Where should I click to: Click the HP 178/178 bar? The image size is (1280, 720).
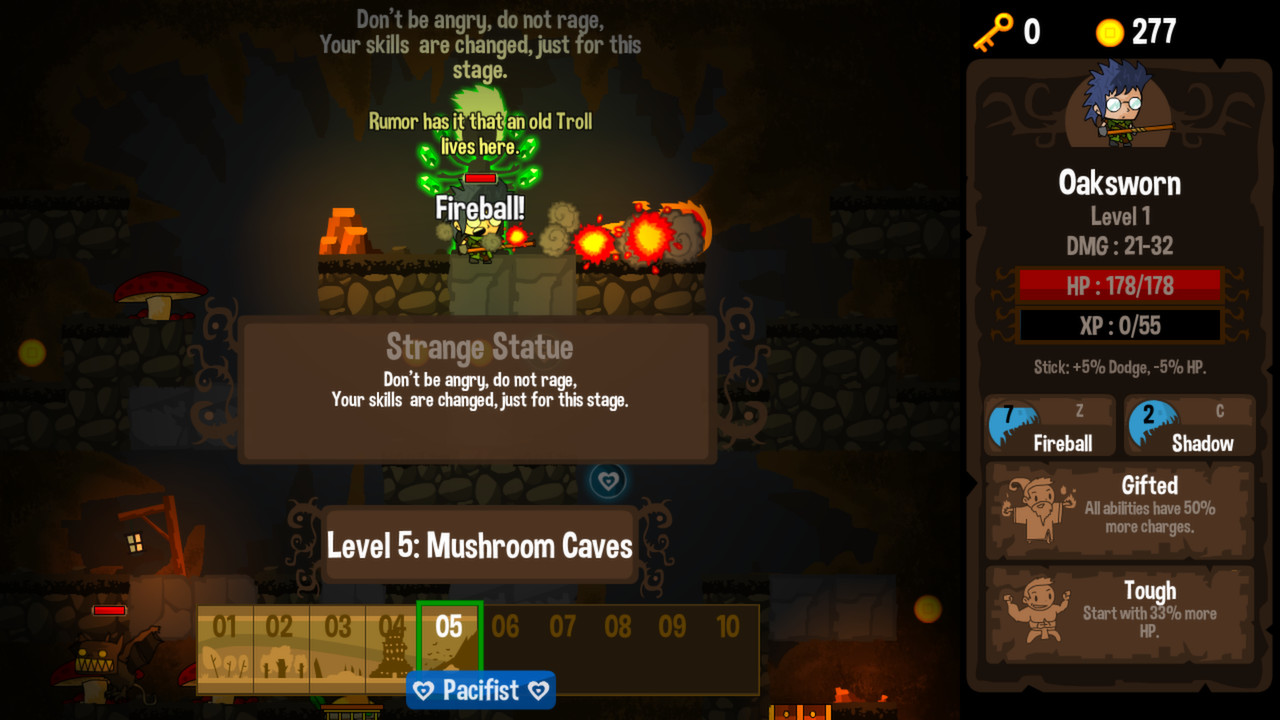[1118, 285]
